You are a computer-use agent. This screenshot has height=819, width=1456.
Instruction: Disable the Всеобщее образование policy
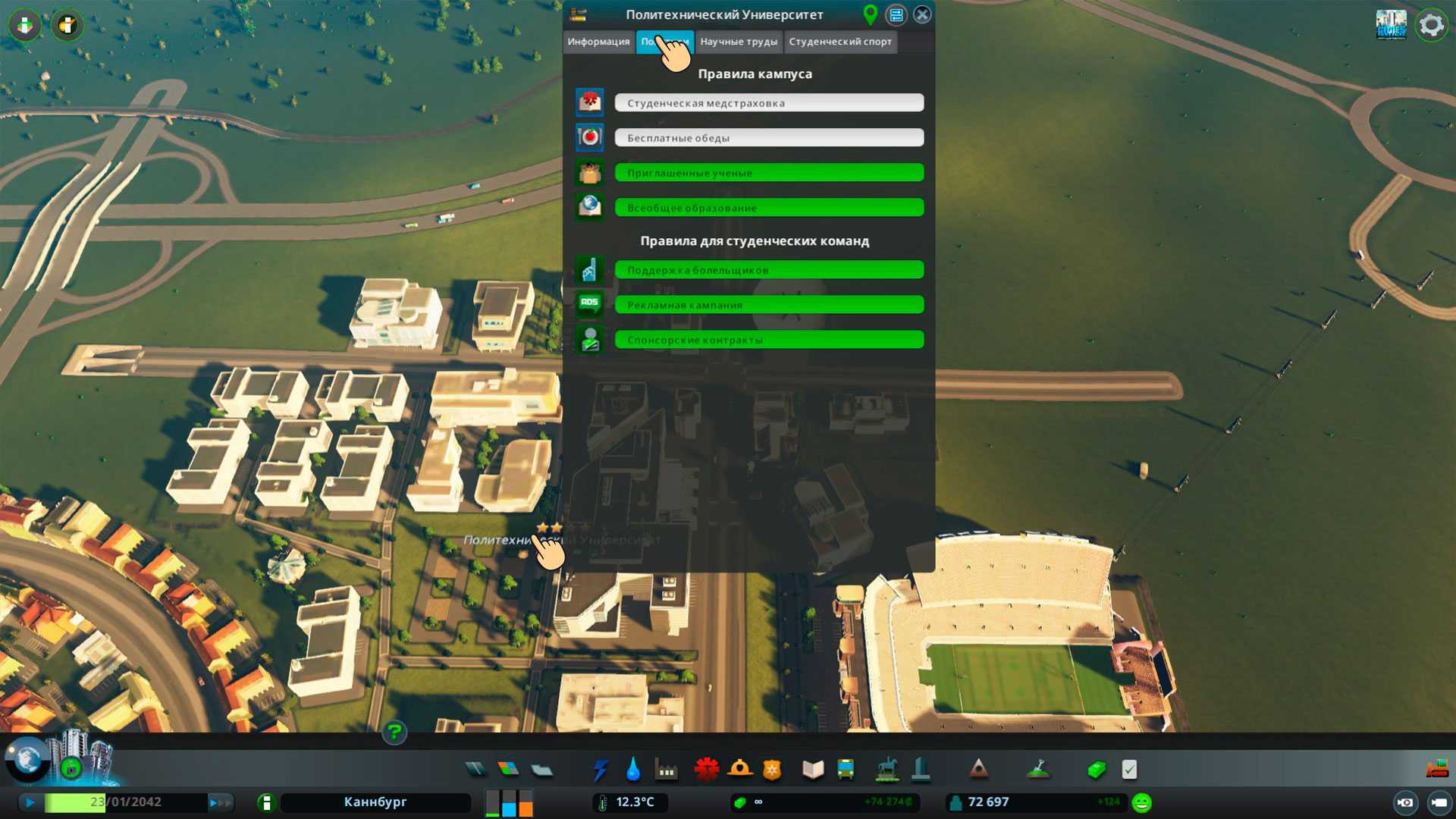pyautogui.click(x=769, y=208)
